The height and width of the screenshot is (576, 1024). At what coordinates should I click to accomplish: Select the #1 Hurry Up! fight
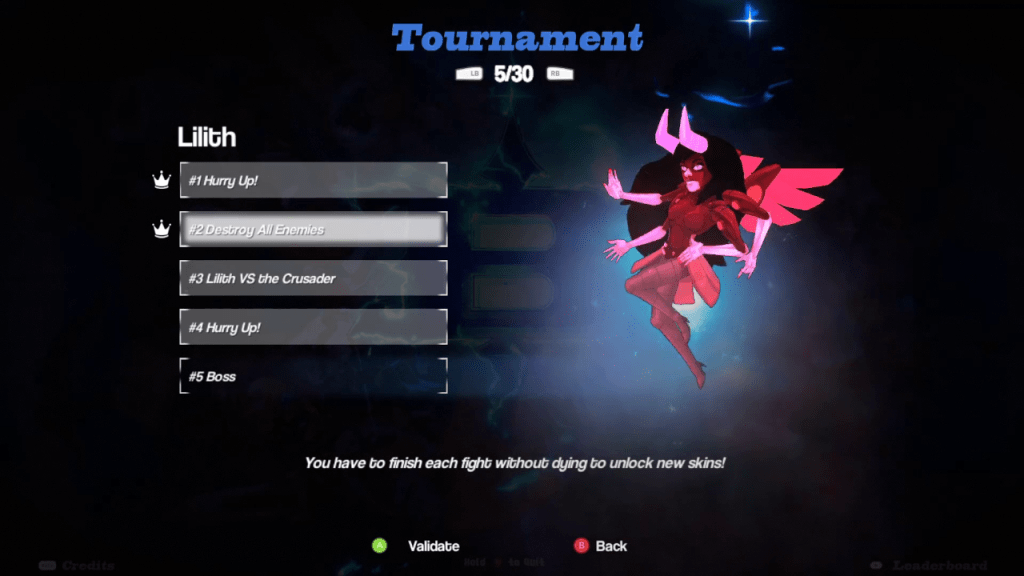(313, 181)
